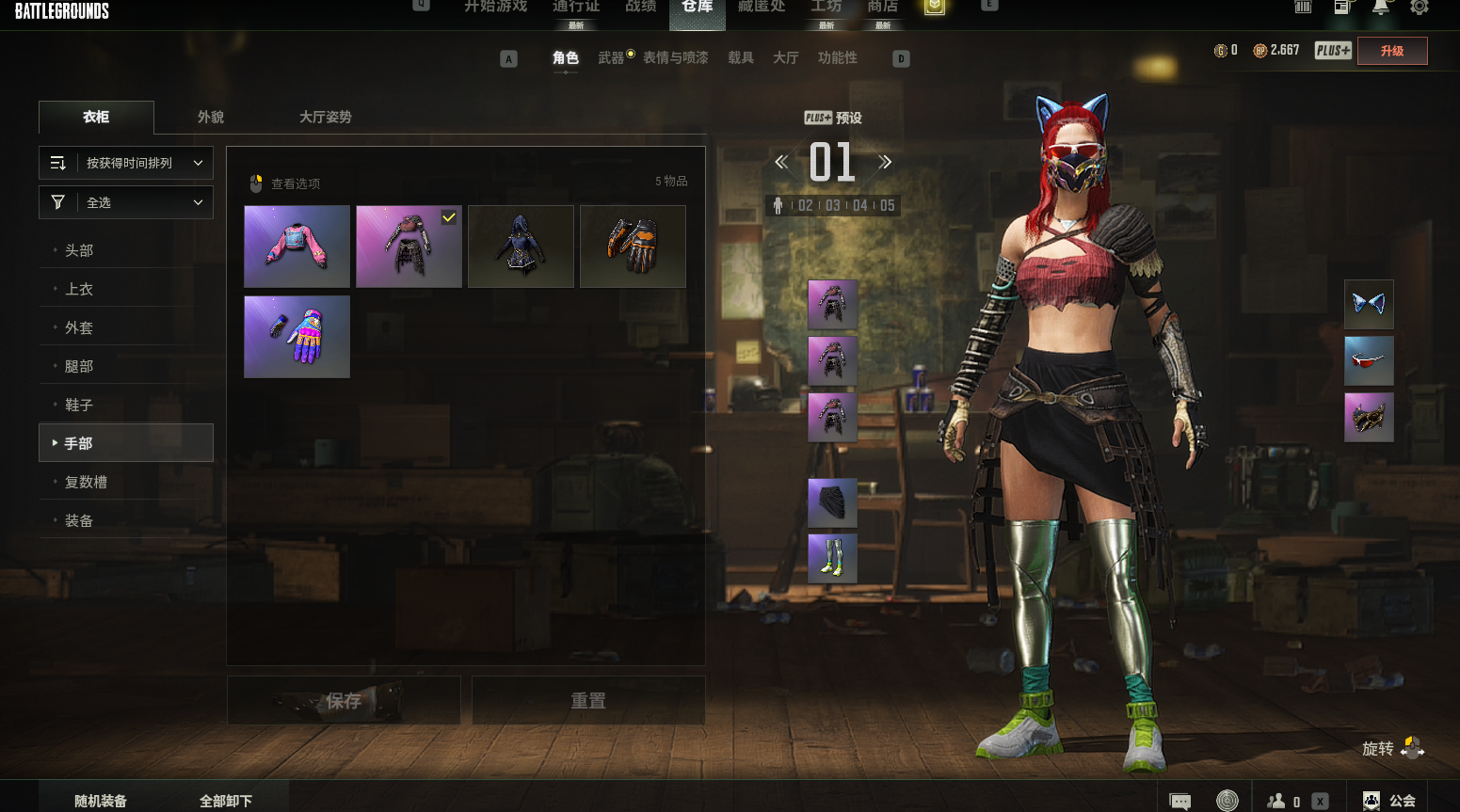Viewport: 1460px width, 812px height.
Task: Pick the orange and black gloves item
Action: point(633,247)
